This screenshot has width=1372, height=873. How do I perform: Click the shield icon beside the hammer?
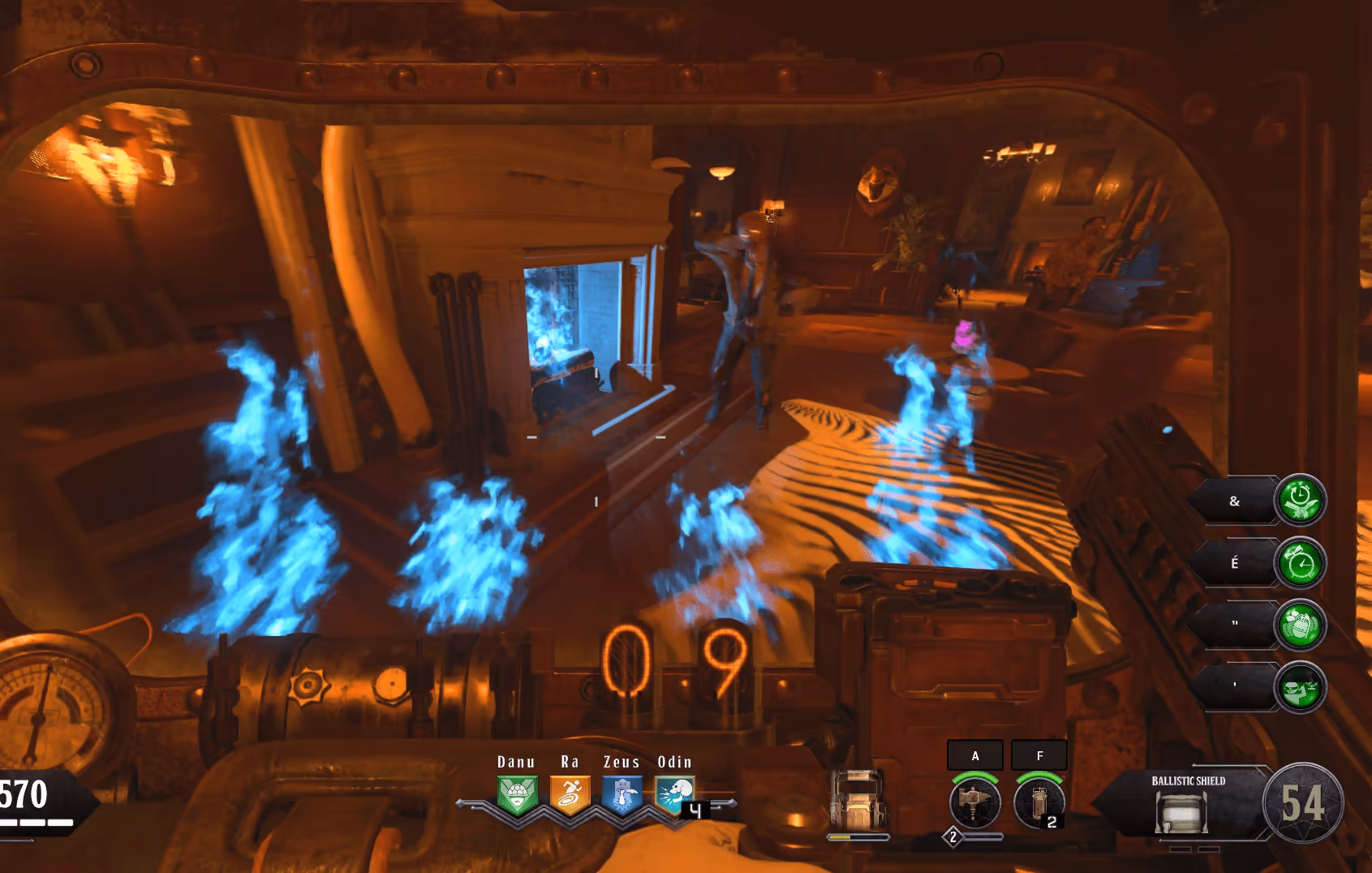tap(858, 799)
